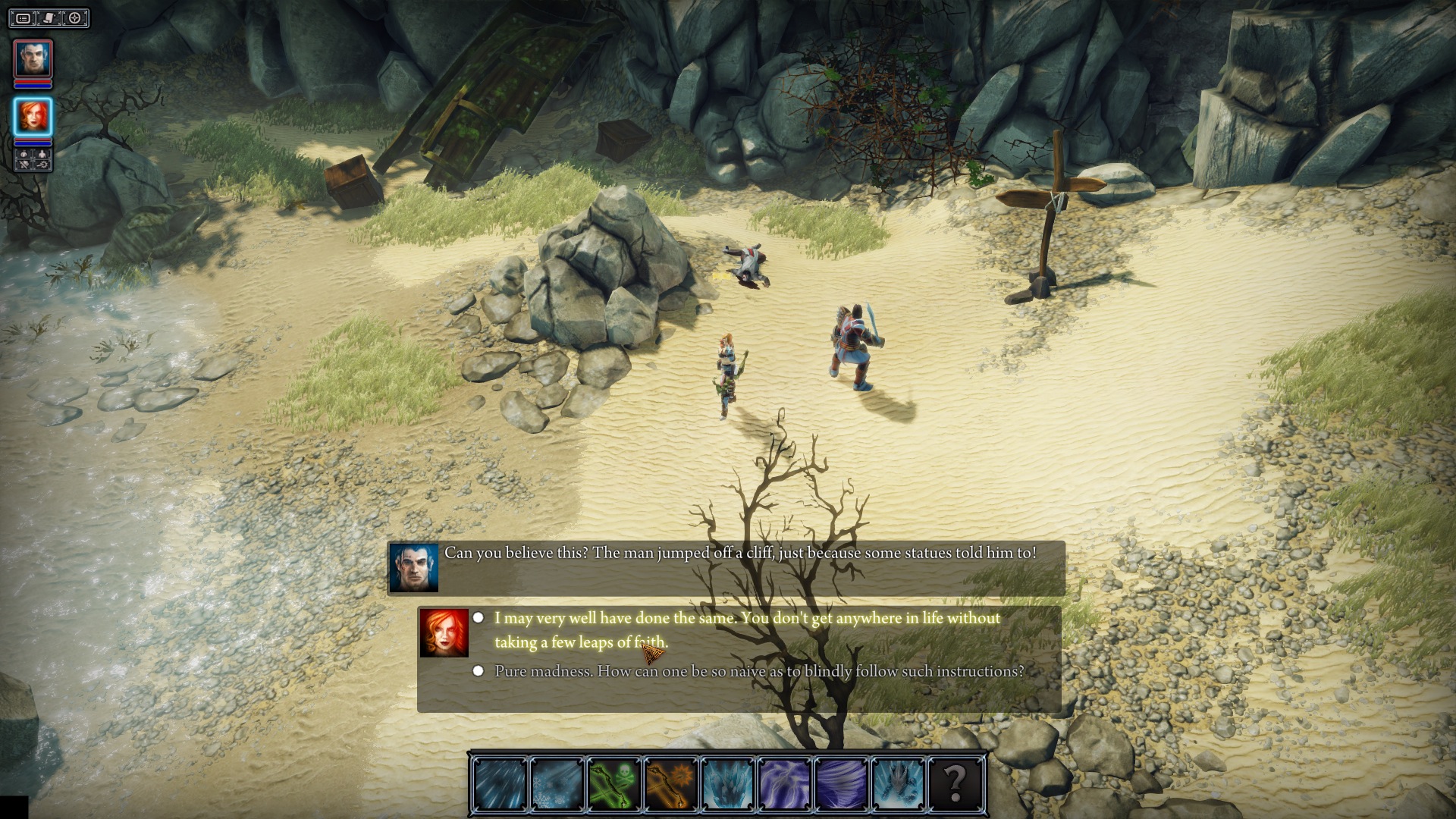Cast the purple lightning bolt skill
The height and width of the screenshot is (819, 1456).
784,783
